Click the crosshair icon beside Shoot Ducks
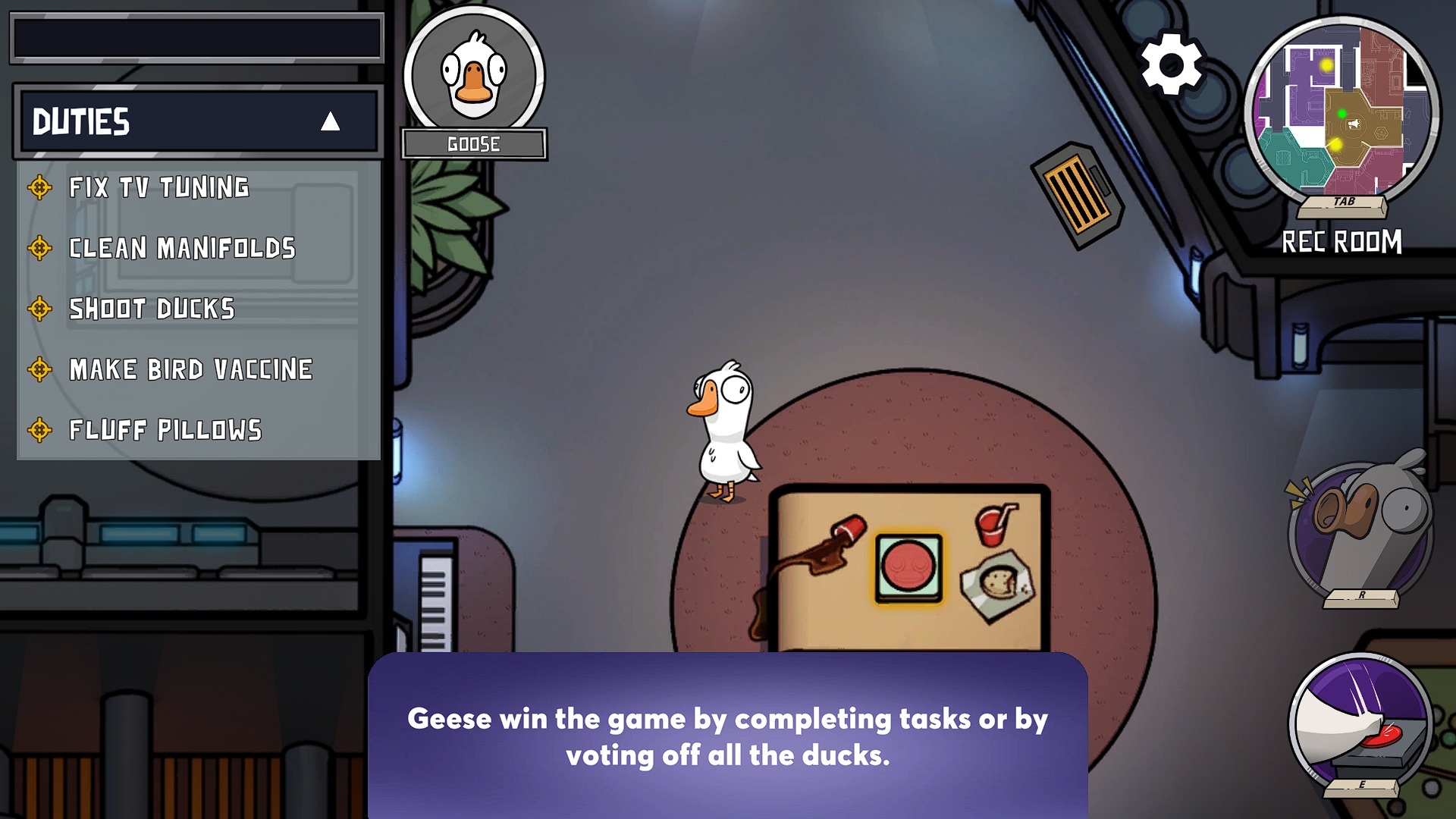This screenshot has height=819, width=1456. (39, 309)
